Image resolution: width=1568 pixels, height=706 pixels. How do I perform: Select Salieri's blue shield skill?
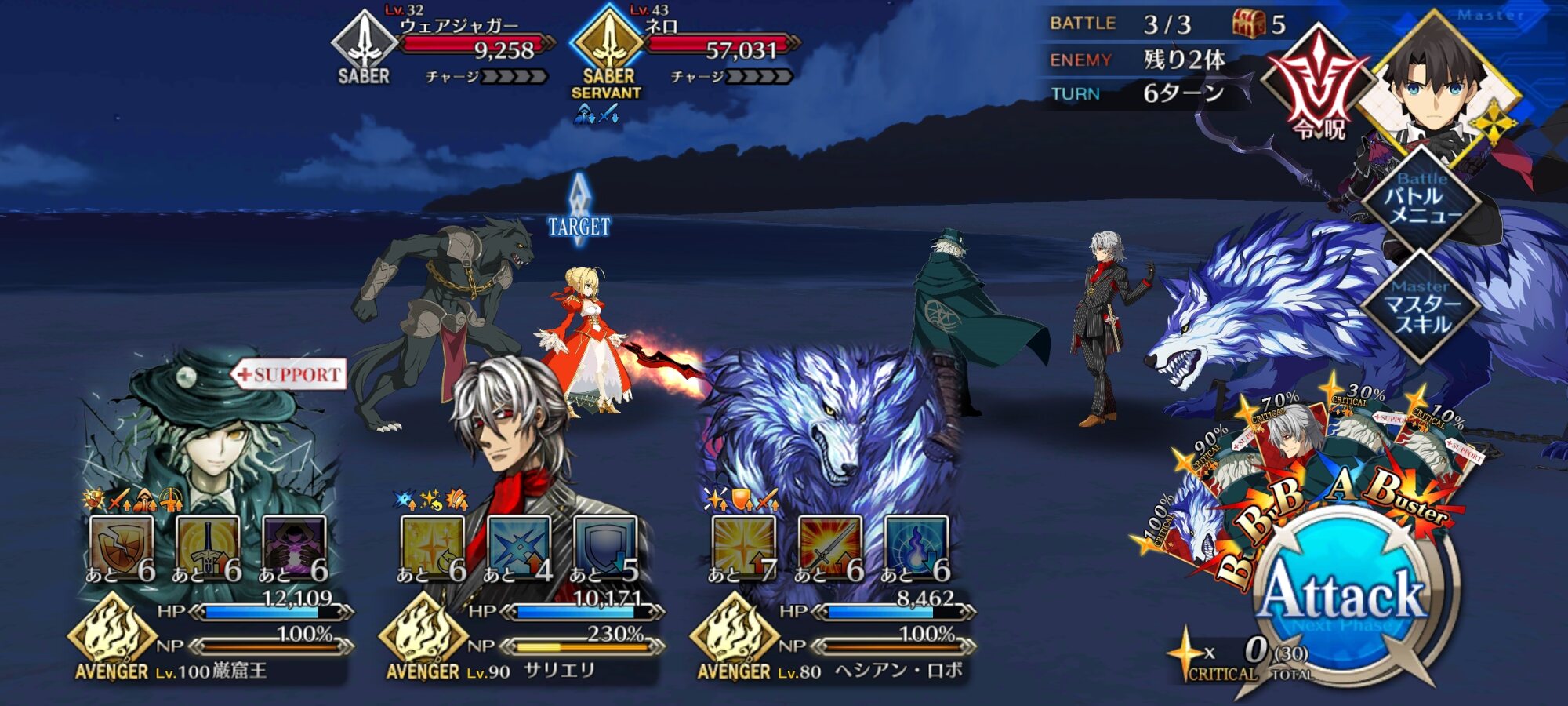pos(604,545)
